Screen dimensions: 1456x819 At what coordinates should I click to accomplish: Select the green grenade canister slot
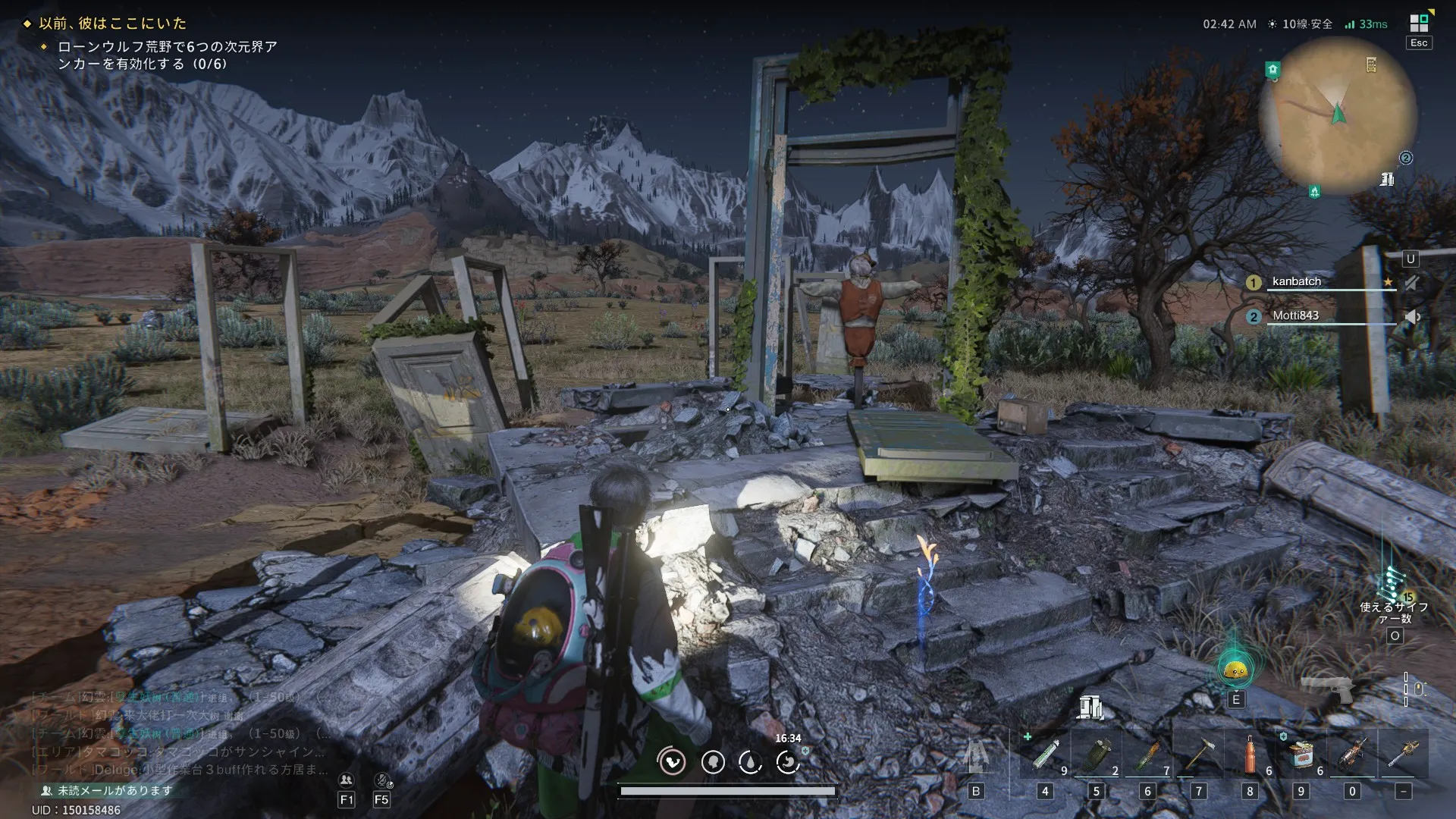tap(1096, 755)
